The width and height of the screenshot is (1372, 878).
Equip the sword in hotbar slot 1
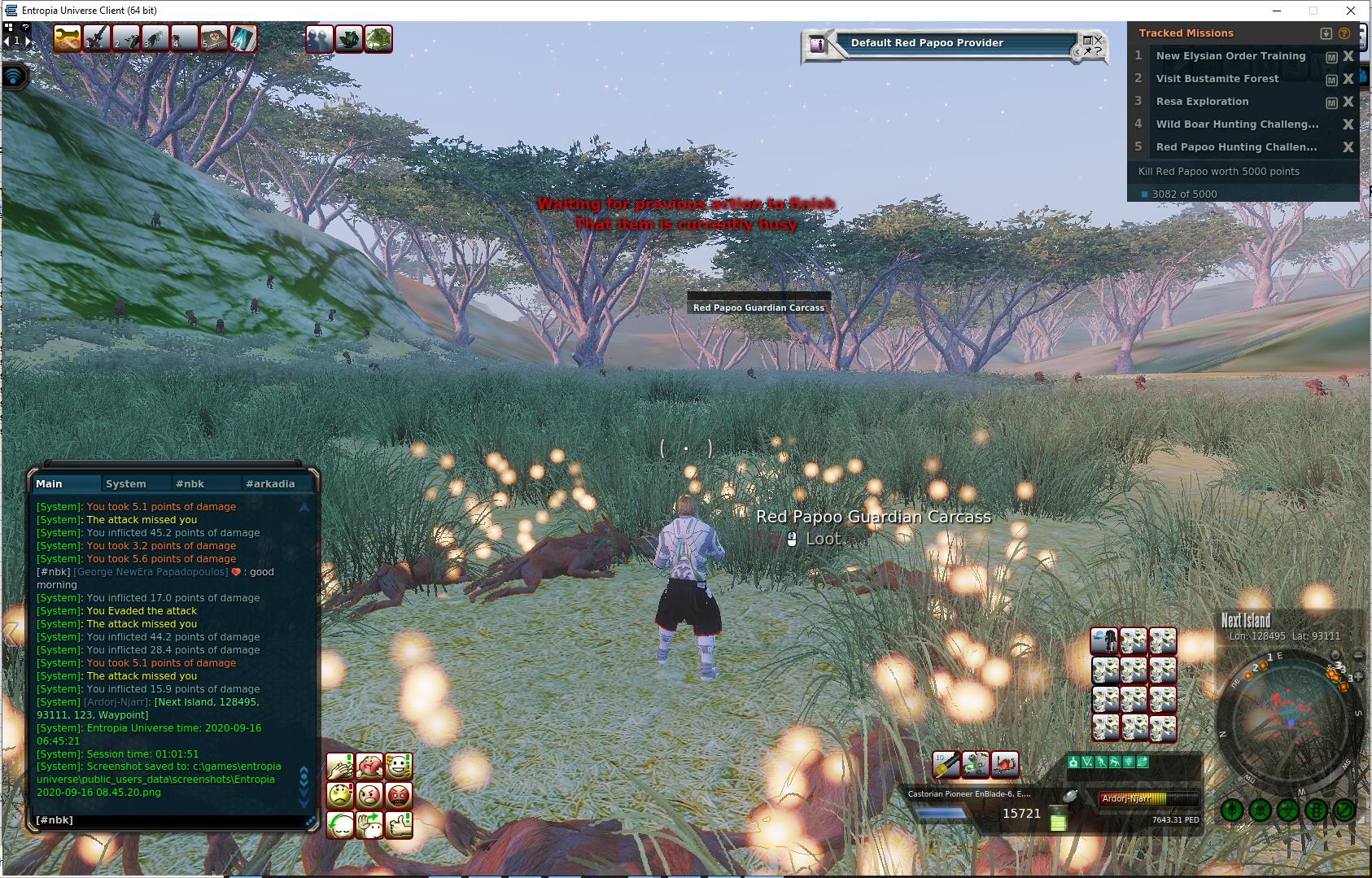(x=97, y=38)
